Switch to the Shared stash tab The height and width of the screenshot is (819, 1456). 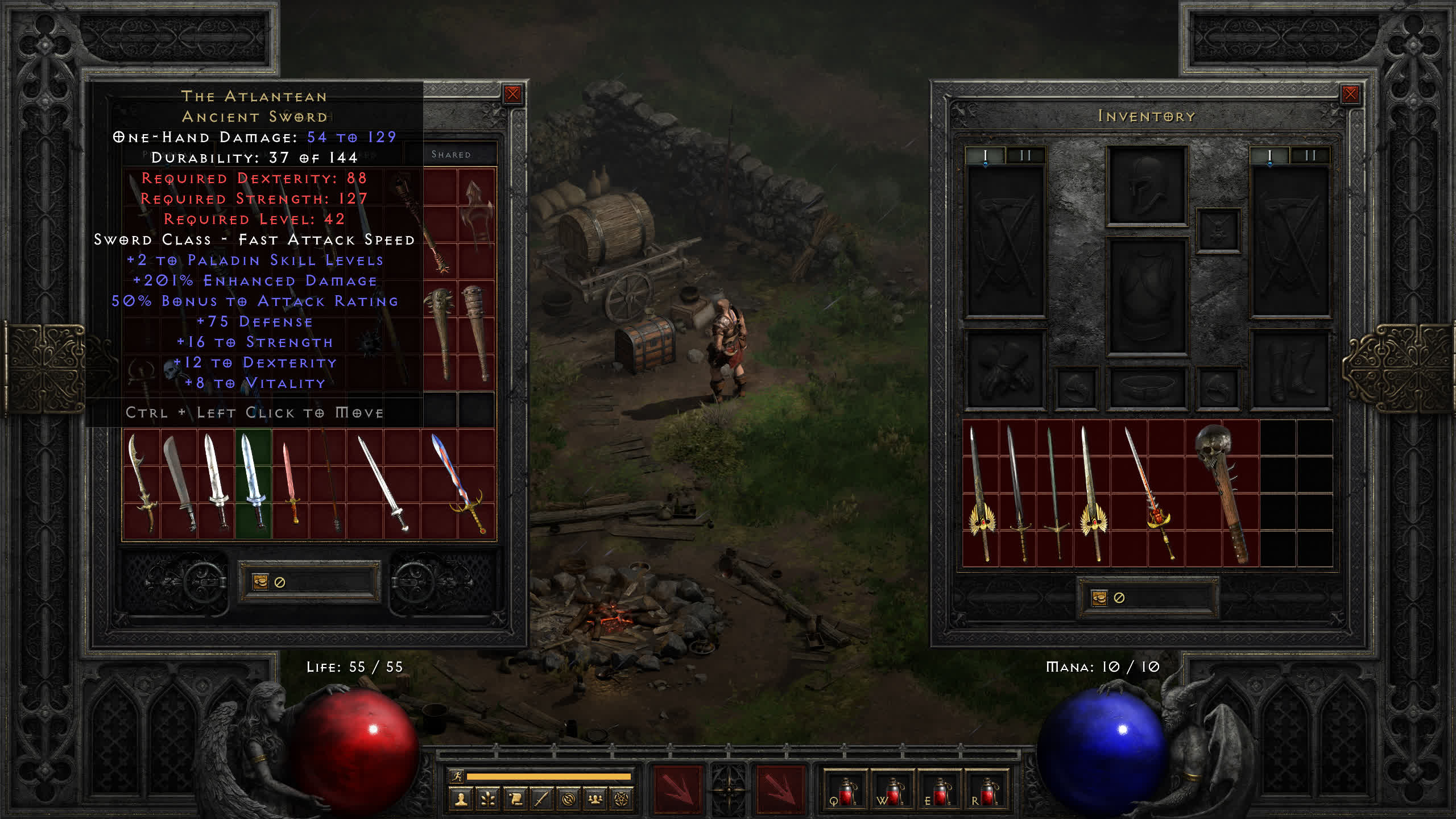coord(451,155)
